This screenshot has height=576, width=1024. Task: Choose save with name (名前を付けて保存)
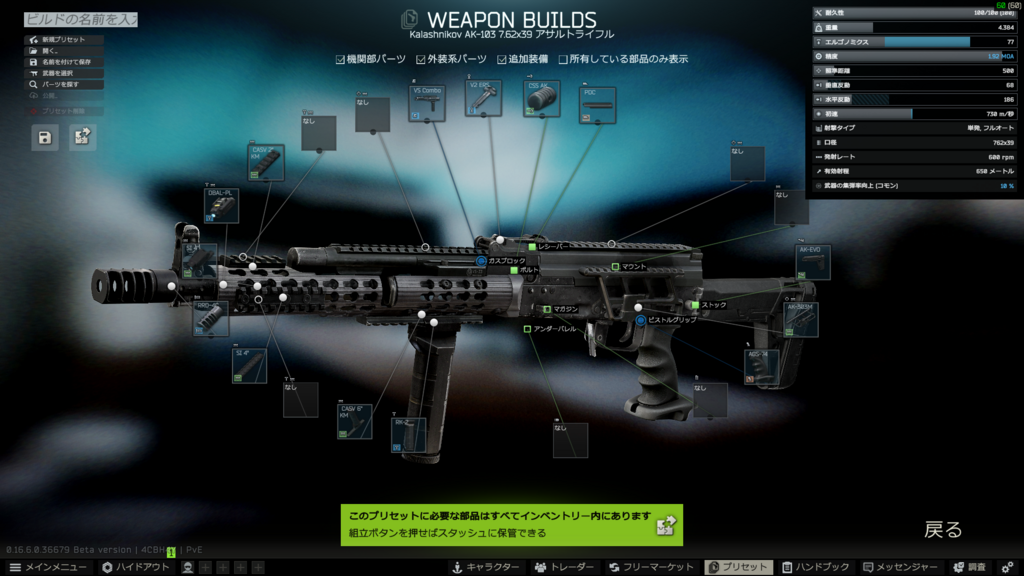[x=66, y=62]
